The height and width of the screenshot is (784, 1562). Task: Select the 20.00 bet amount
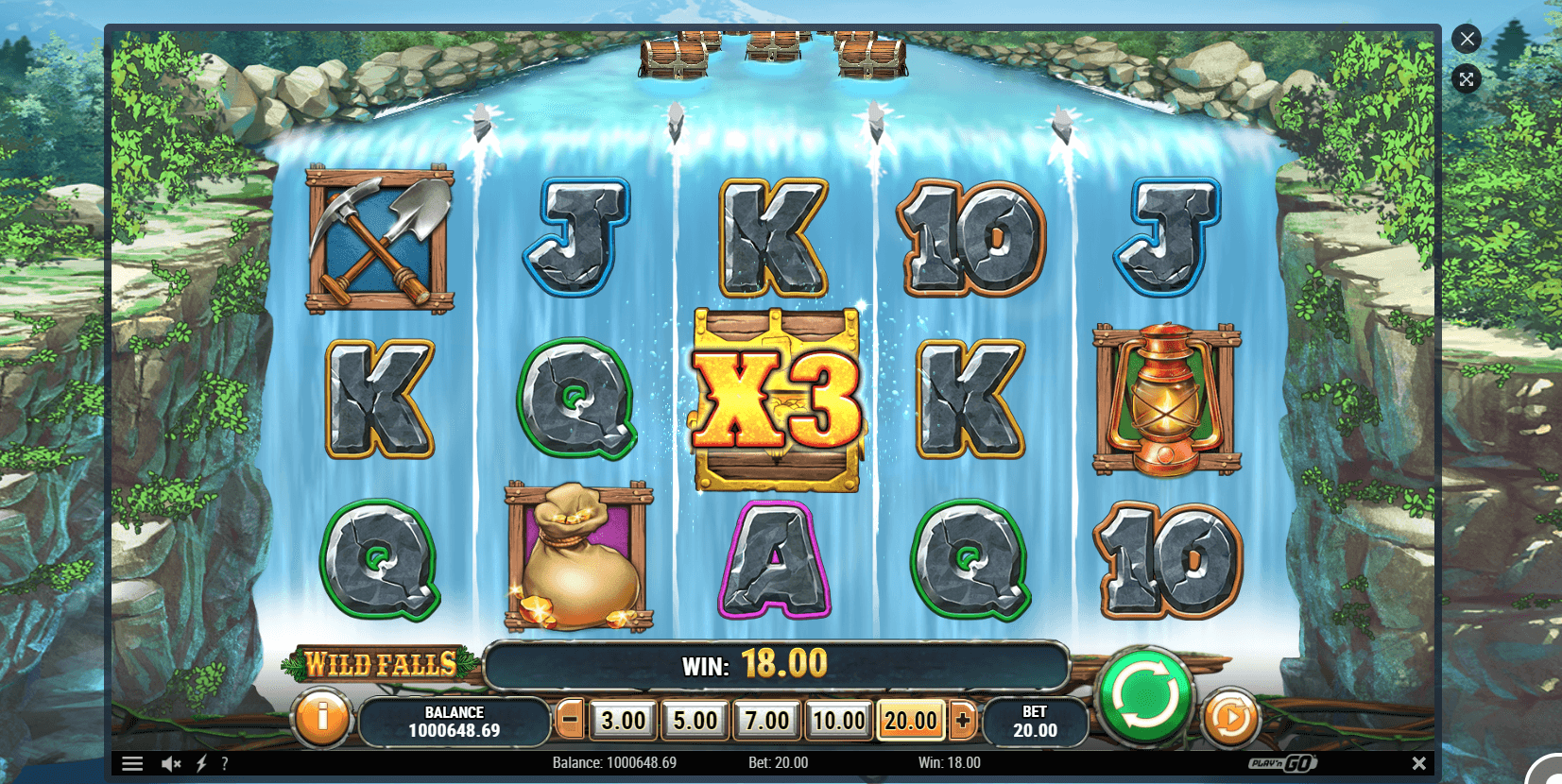coord(910,721)
